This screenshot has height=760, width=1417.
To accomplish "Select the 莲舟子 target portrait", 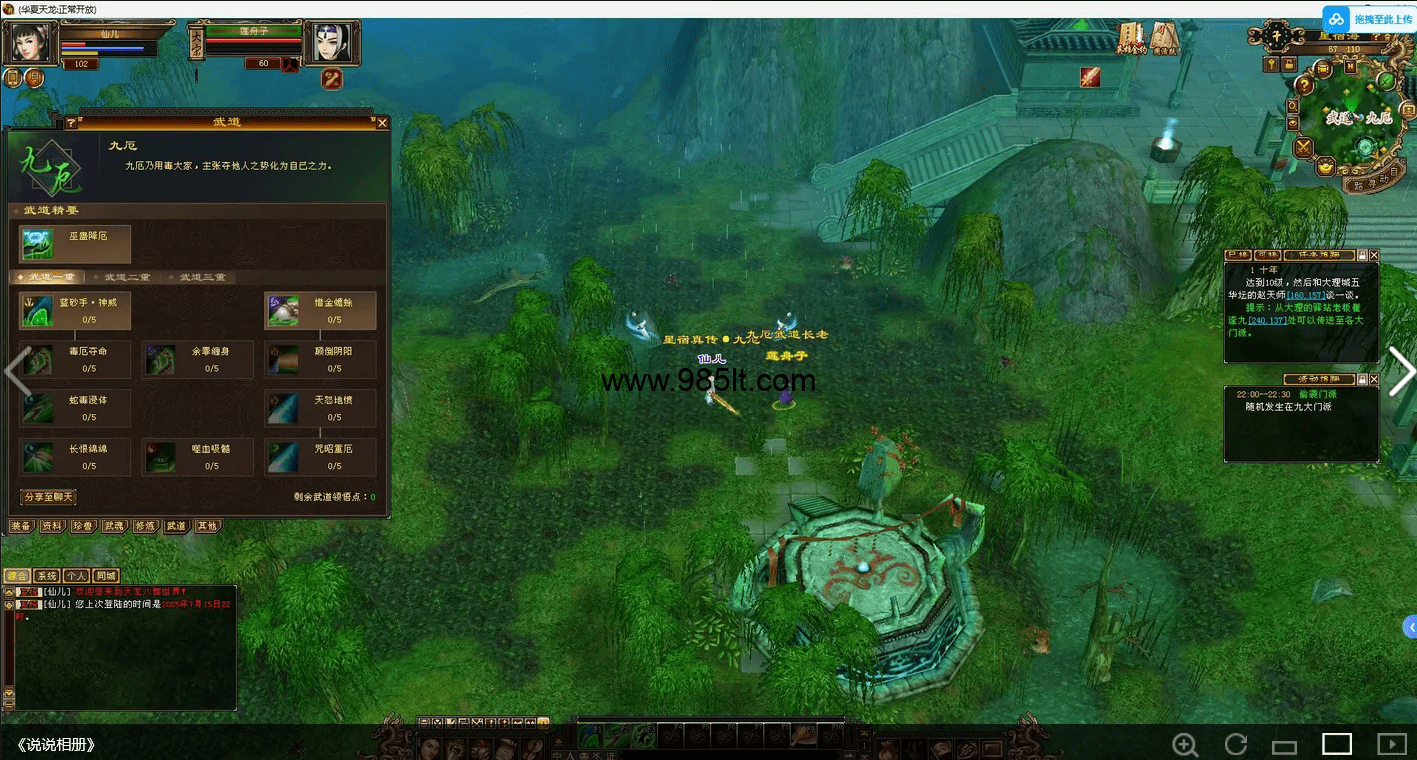I will tap(332, 44).
